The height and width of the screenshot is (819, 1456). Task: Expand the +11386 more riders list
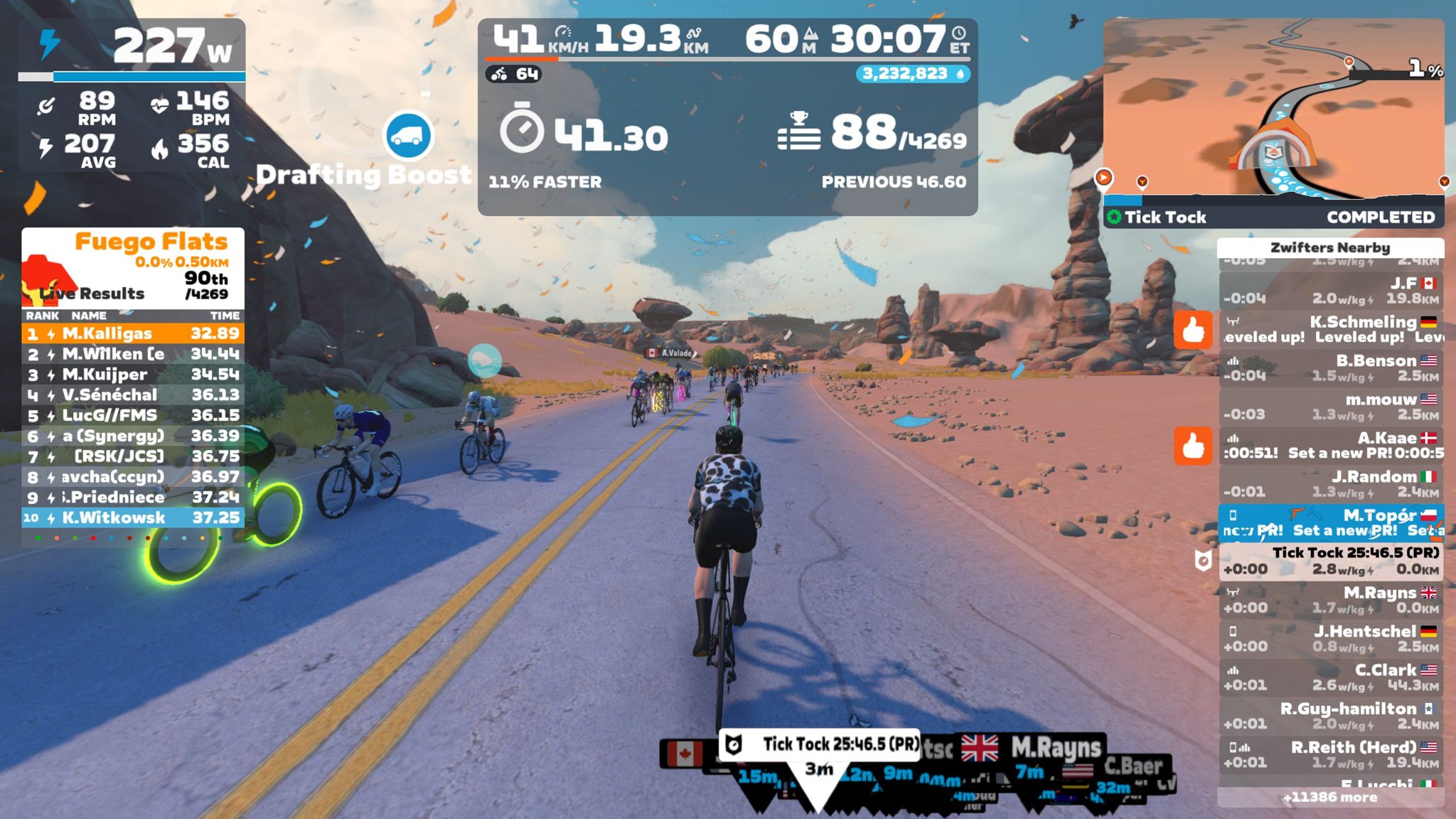1330,798
